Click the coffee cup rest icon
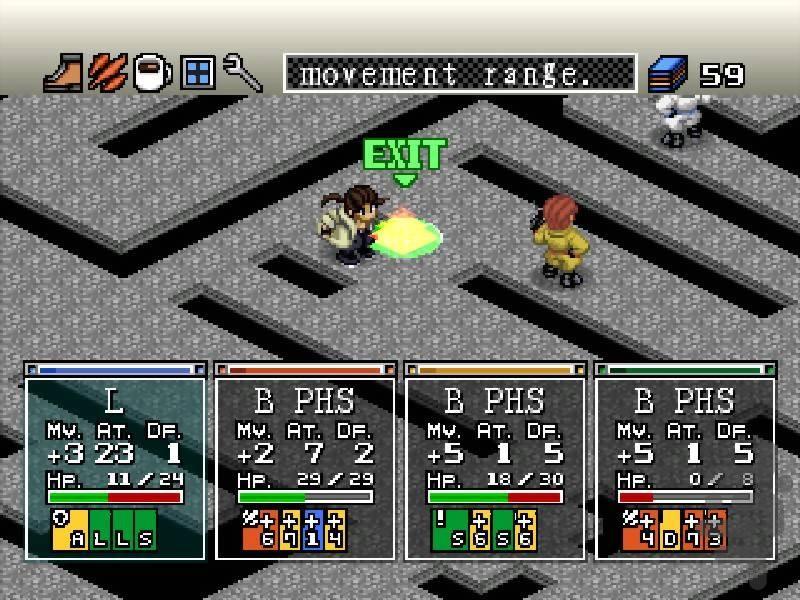 tap(152, 73)
